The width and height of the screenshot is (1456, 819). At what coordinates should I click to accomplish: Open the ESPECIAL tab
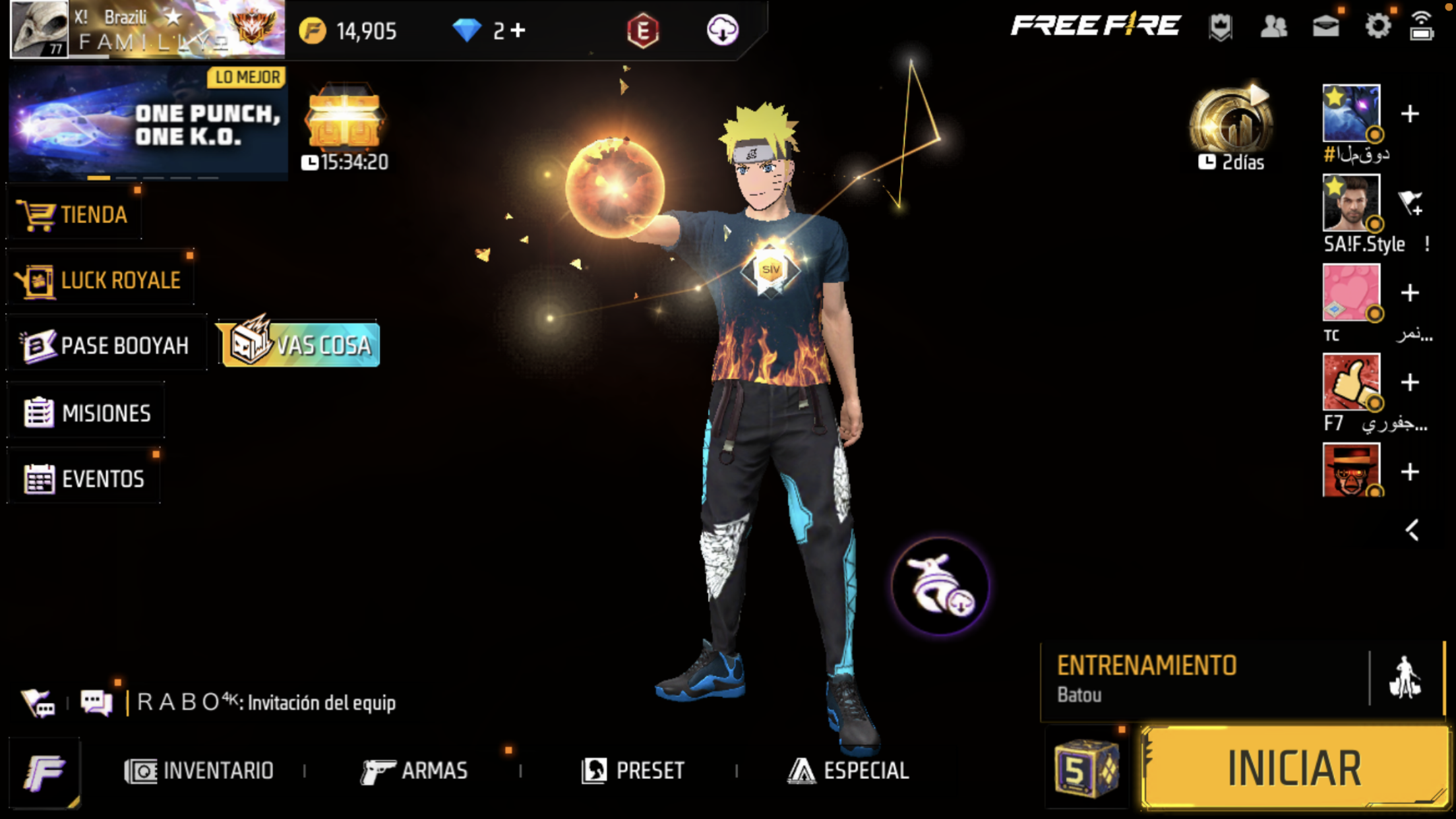849,770
